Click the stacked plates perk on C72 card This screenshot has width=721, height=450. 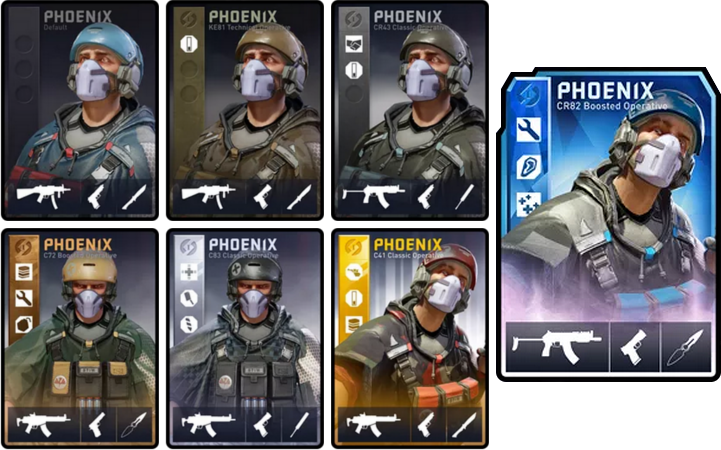[x=24, y=272]
